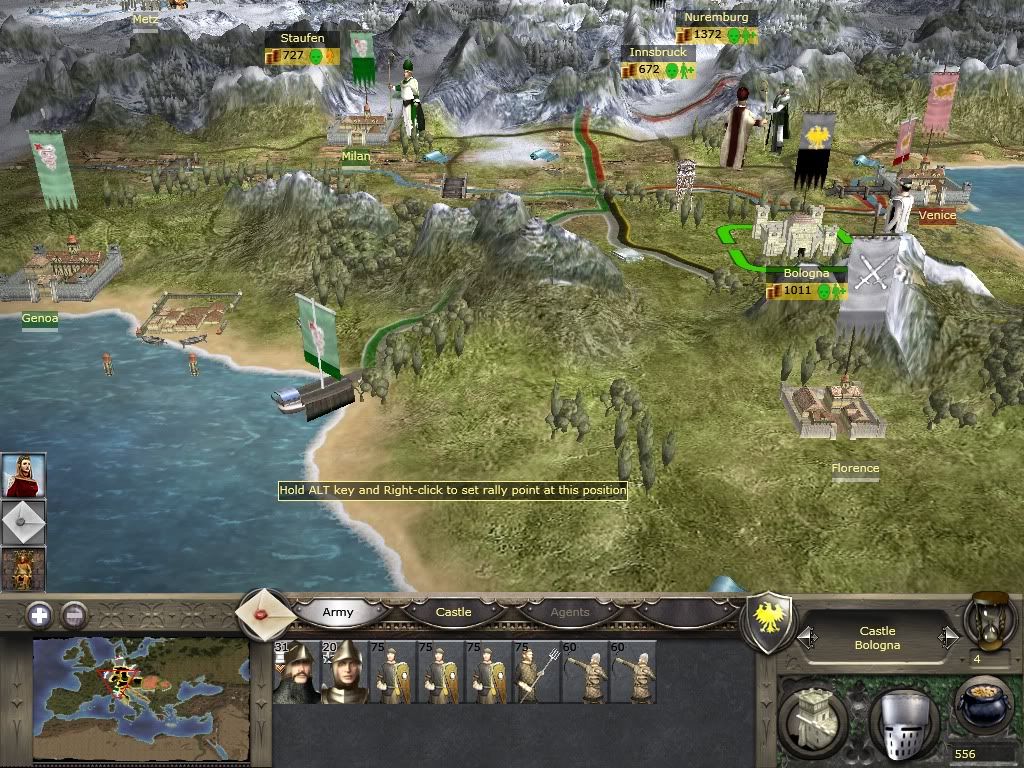Go to previous settlement with left arrow
Viewport: 1024px width, 768px height.
click(x=807, y=637)
